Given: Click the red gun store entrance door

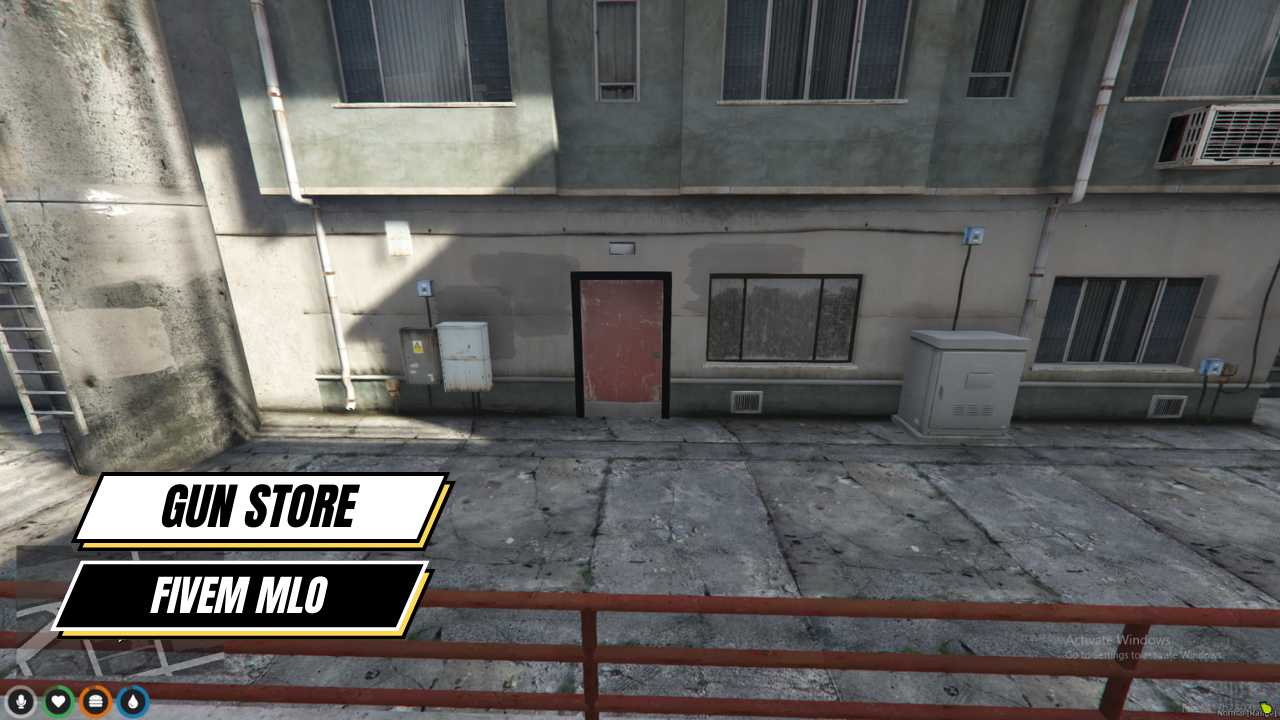Looking at the screenshot, I should tap(618, 340).
